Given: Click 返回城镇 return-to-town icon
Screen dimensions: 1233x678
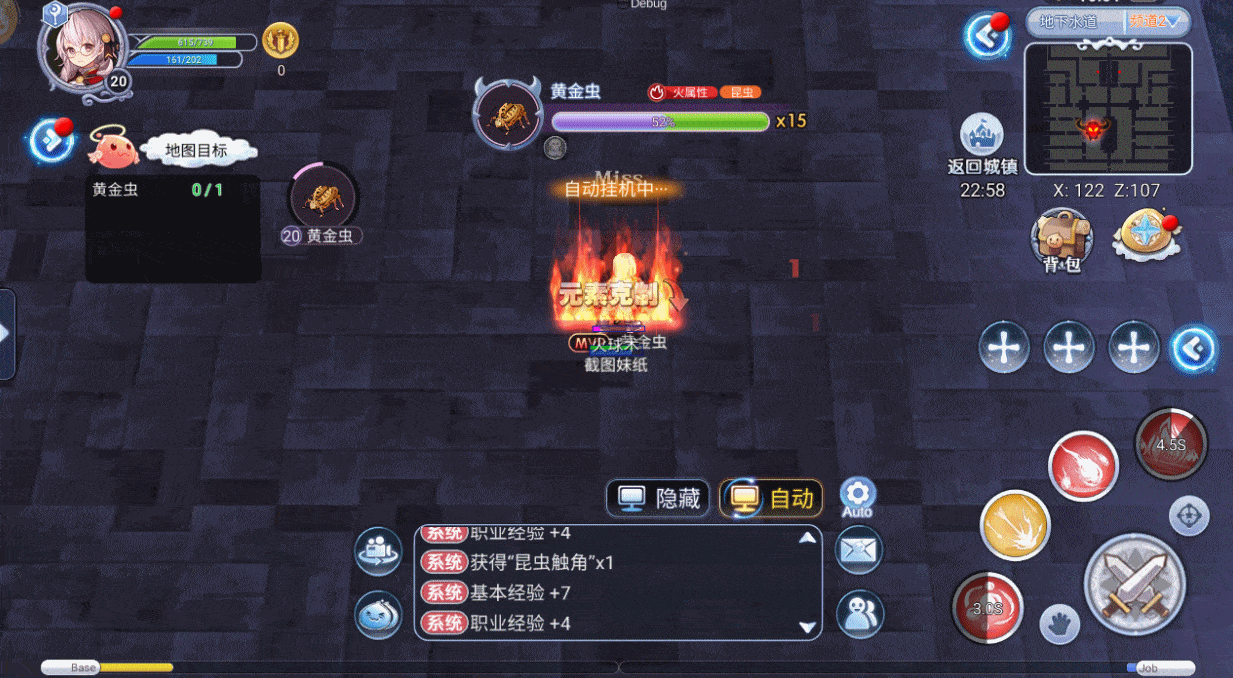Looking at the screenshot, I should point(981,137).
